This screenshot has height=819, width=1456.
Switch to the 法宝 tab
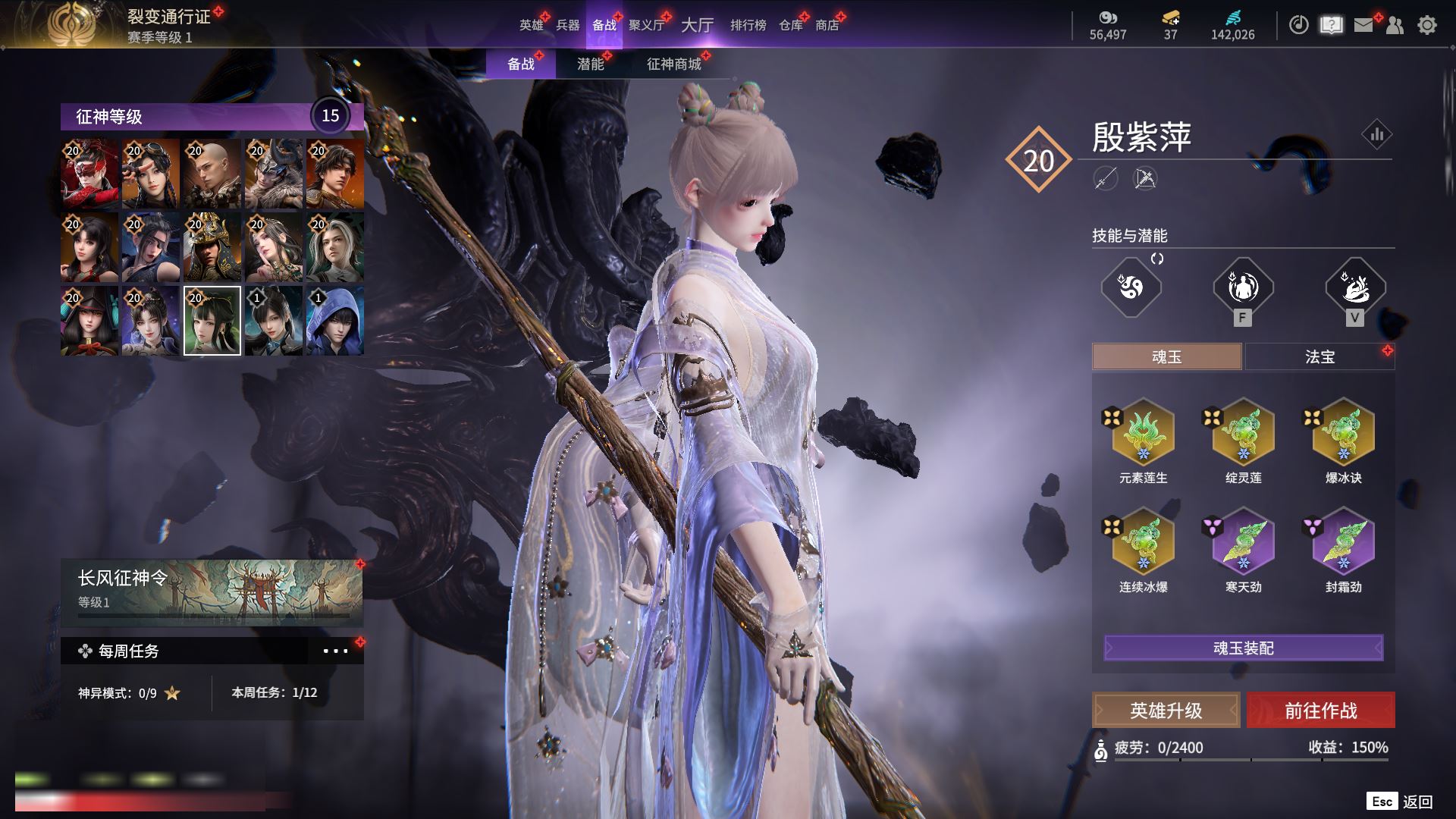pos(1319,356)
